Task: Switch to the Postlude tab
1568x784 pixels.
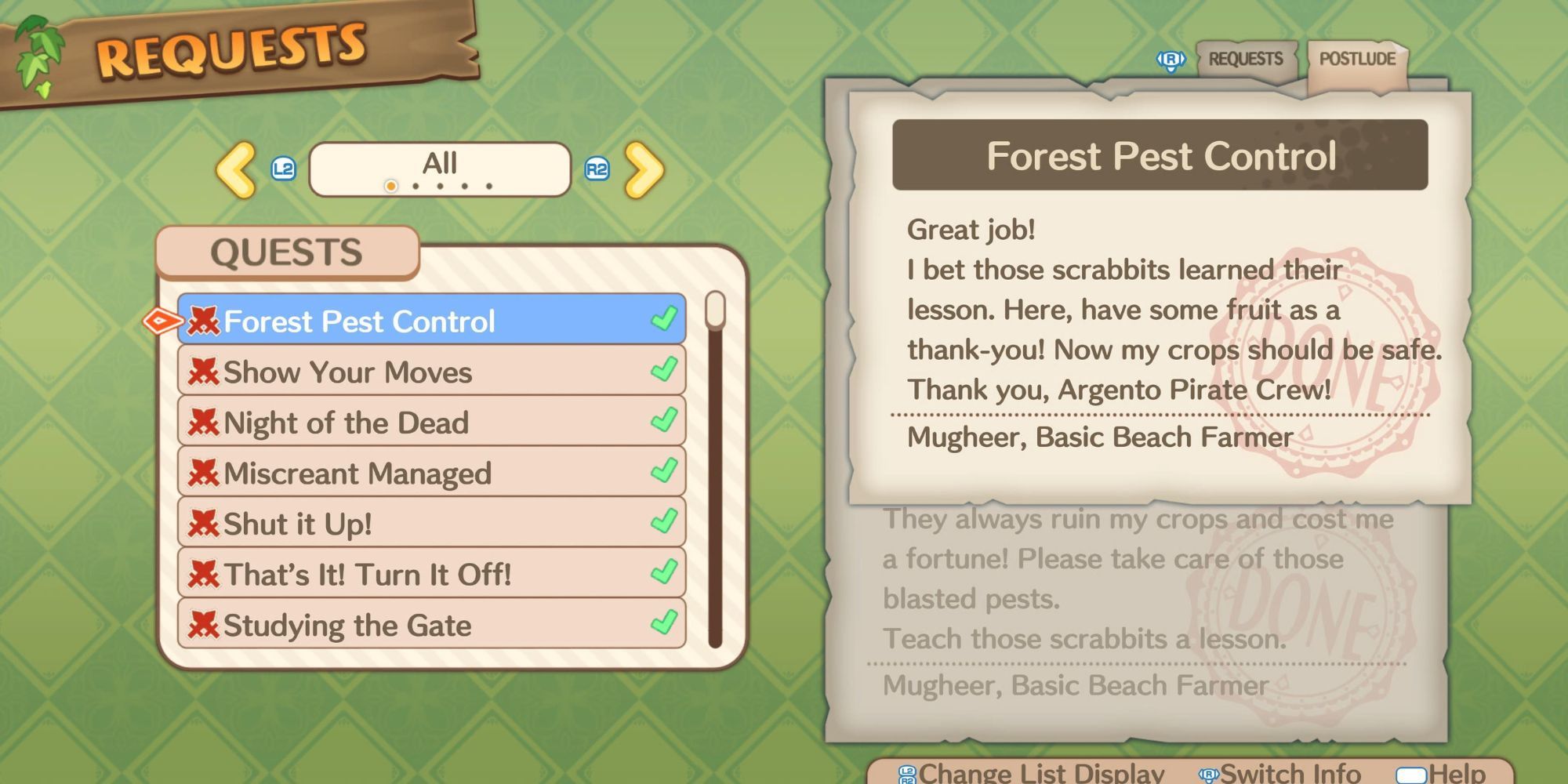Action: click(x=1356, y=60)
